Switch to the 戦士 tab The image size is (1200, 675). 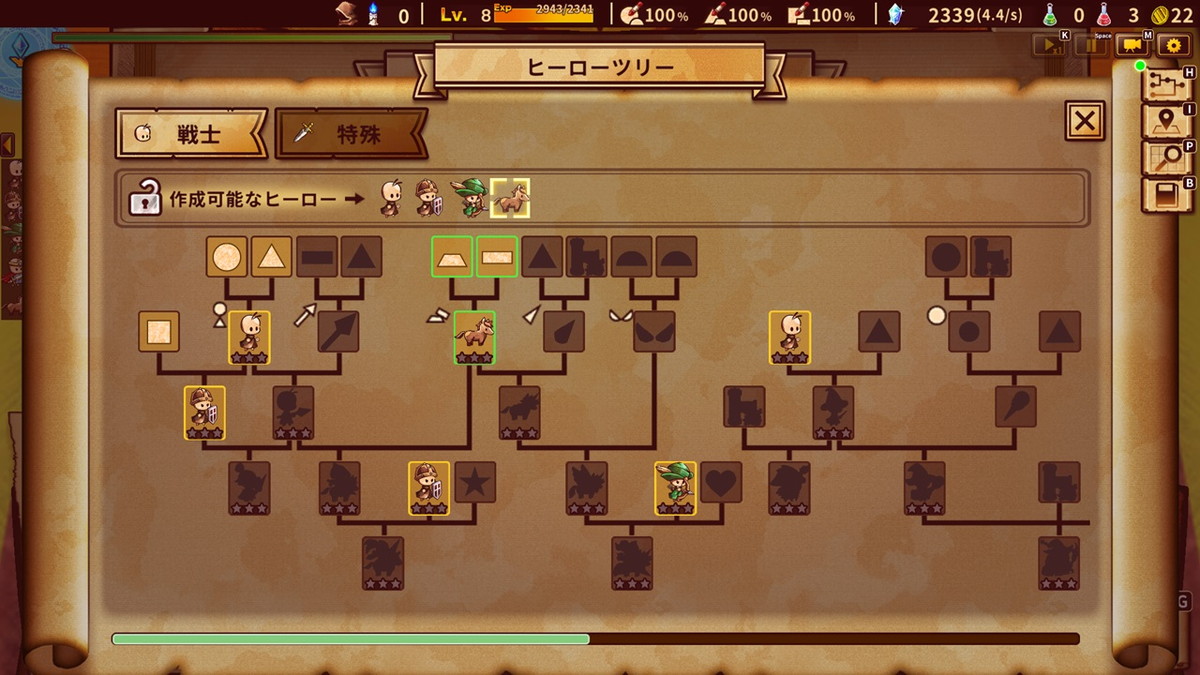tap(188, 134)
